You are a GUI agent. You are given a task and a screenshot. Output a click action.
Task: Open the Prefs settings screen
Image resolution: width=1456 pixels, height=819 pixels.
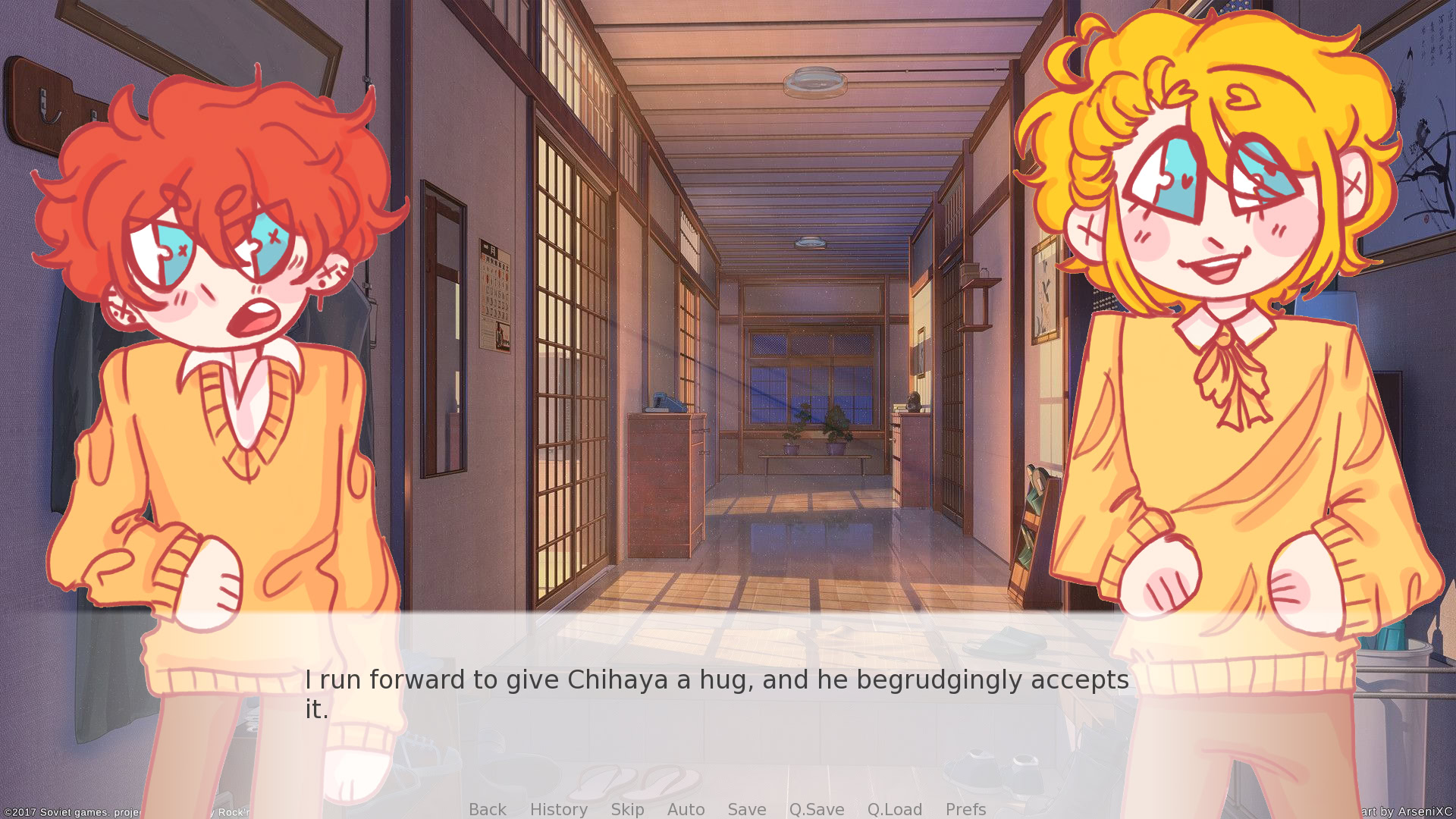[965, 810]
